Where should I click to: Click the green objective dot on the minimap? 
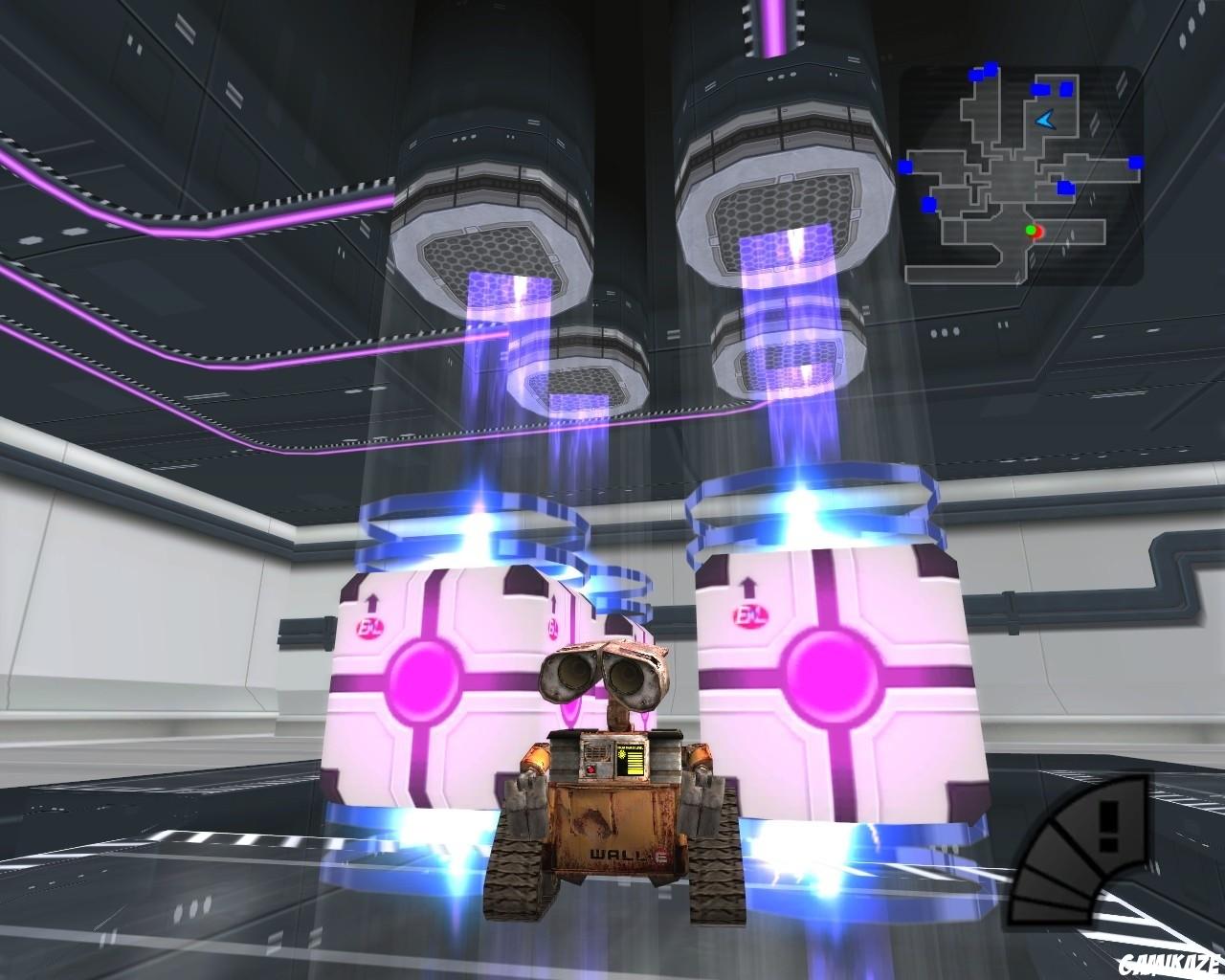click(1030, 230)
